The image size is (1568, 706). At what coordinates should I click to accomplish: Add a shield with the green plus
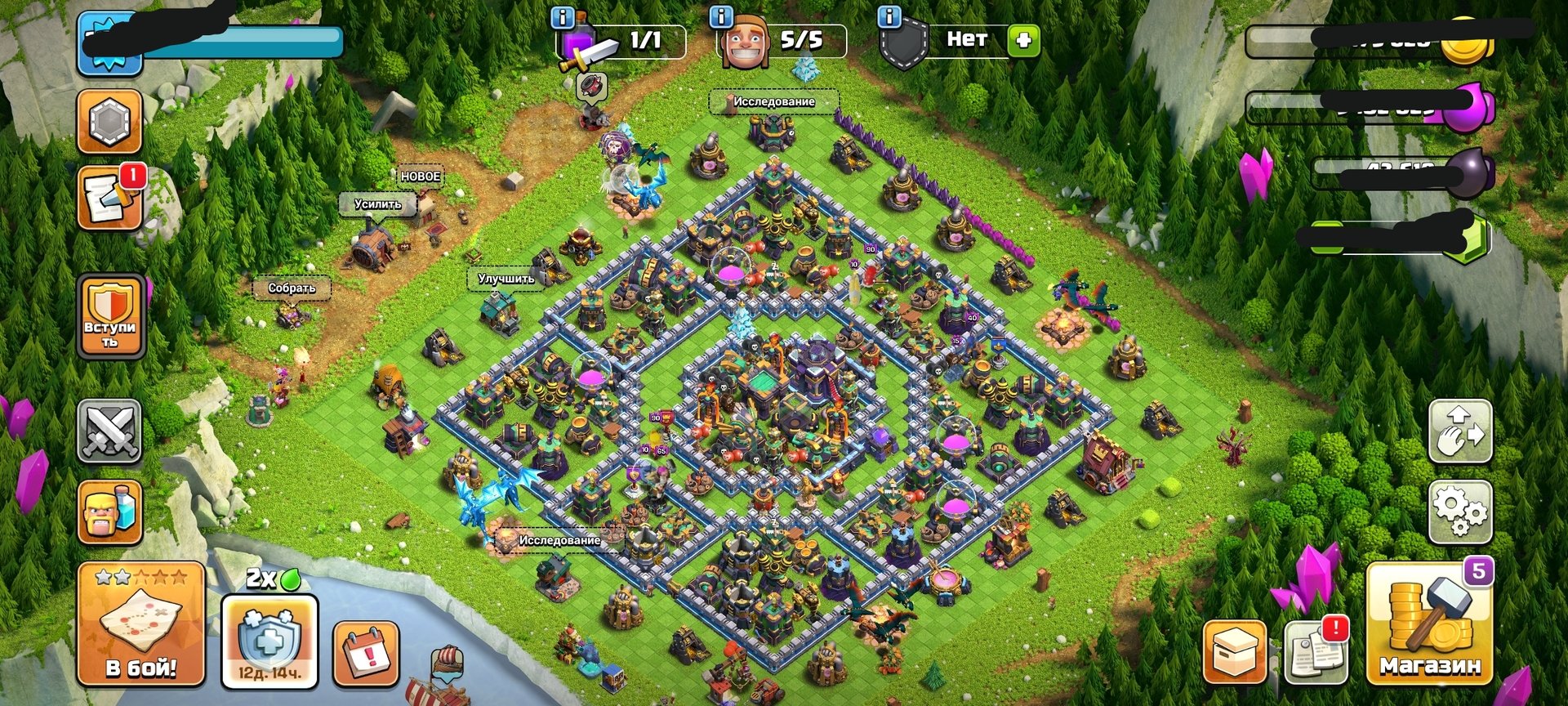coord(1022,40)
